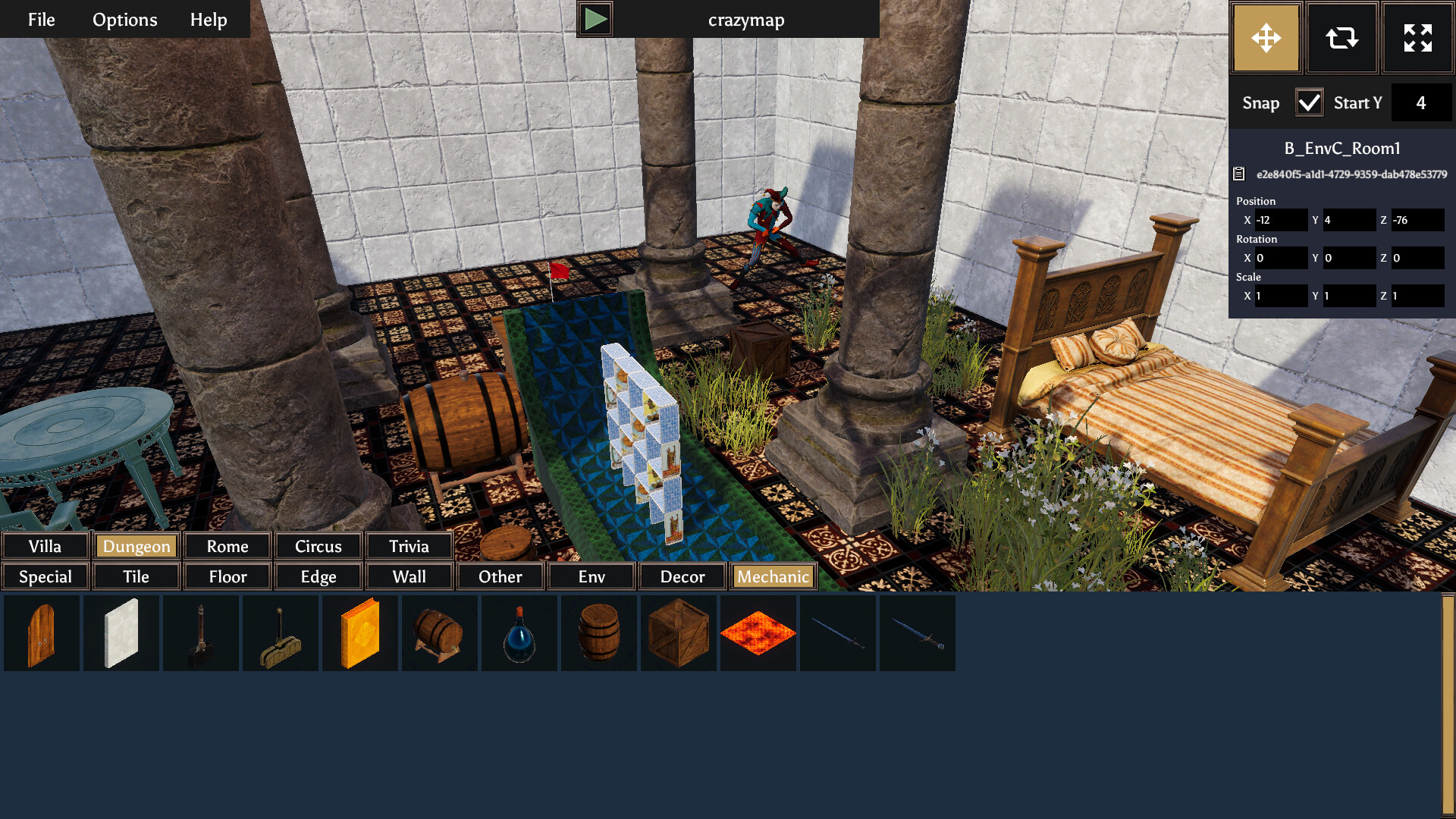Uncheck the Snap checkbox
This screenshot has height=819, width=1456.
pyautogui.click(x=1310, y=102)
